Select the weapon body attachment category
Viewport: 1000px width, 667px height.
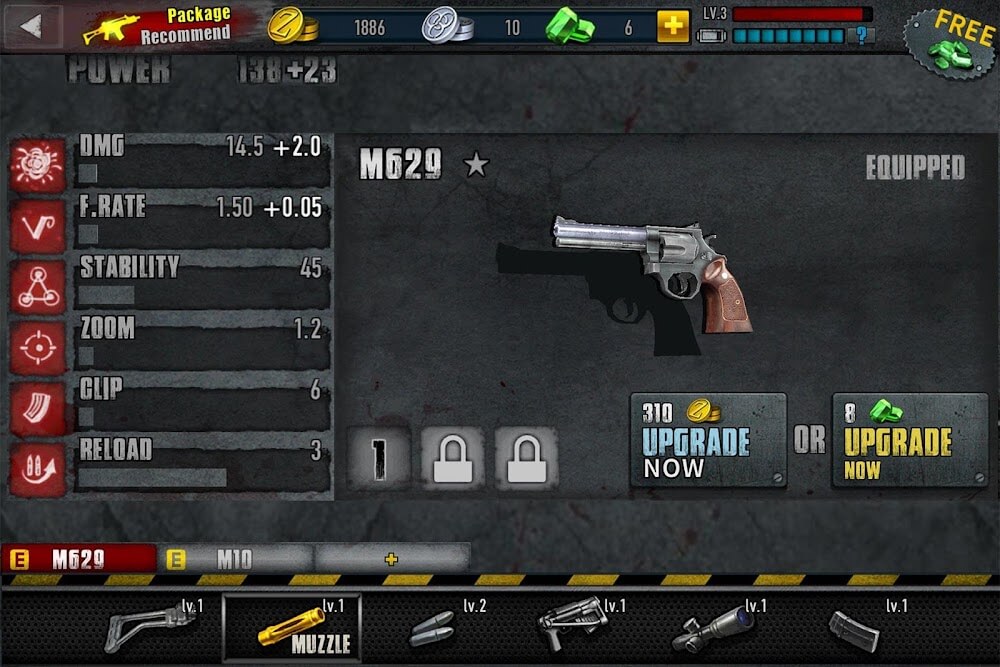(575, 628)
